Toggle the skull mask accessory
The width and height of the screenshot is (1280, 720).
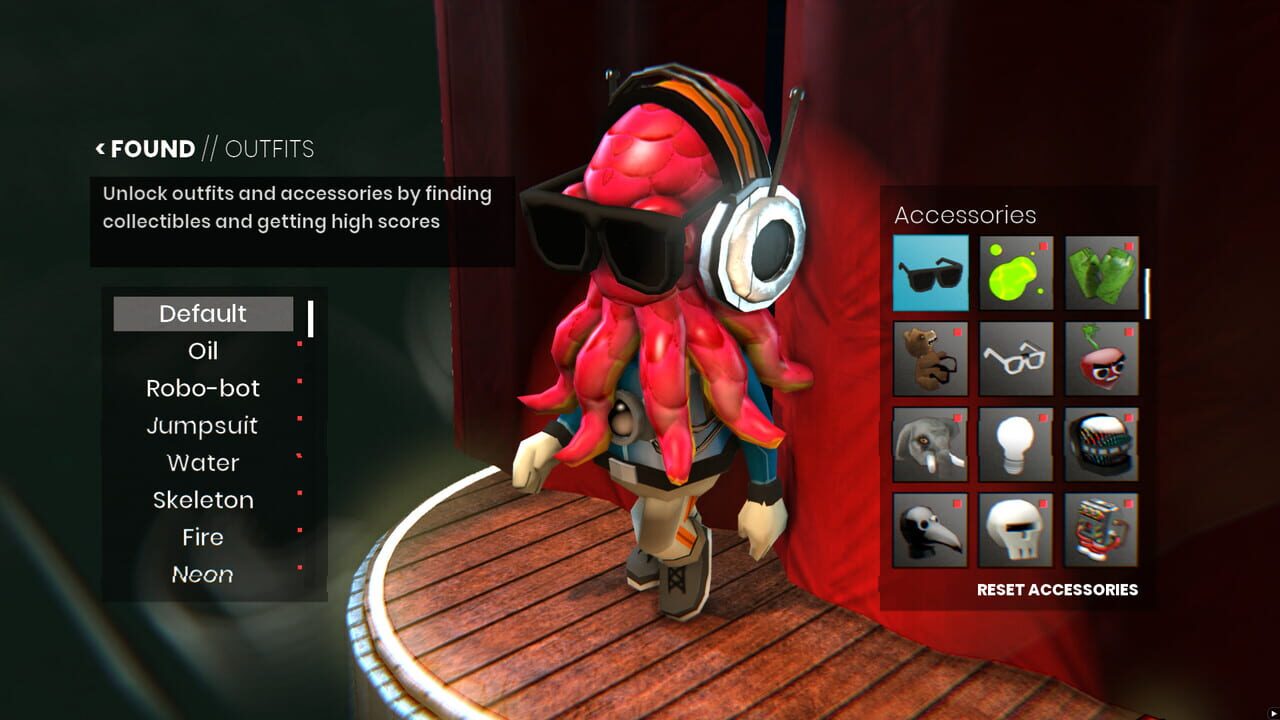point(1015,530)
